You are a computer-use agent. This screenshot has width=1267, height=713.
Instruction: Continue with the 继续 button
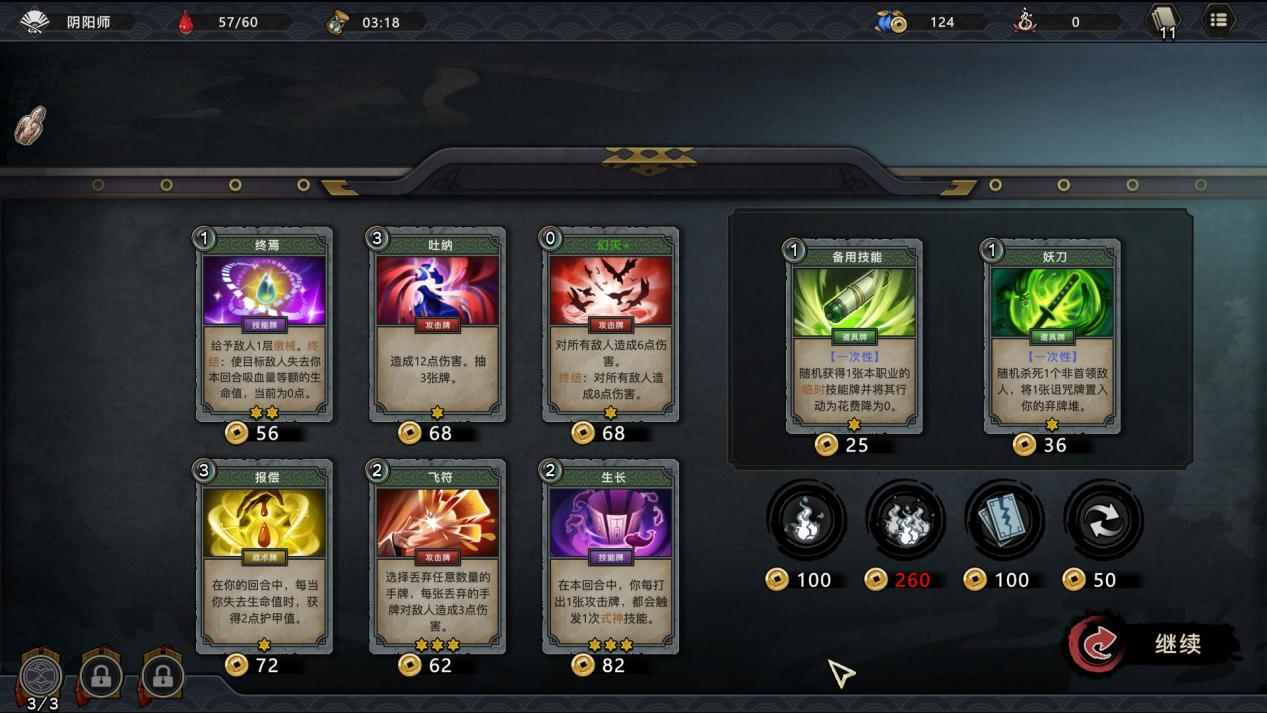(x=1154, y=645)
